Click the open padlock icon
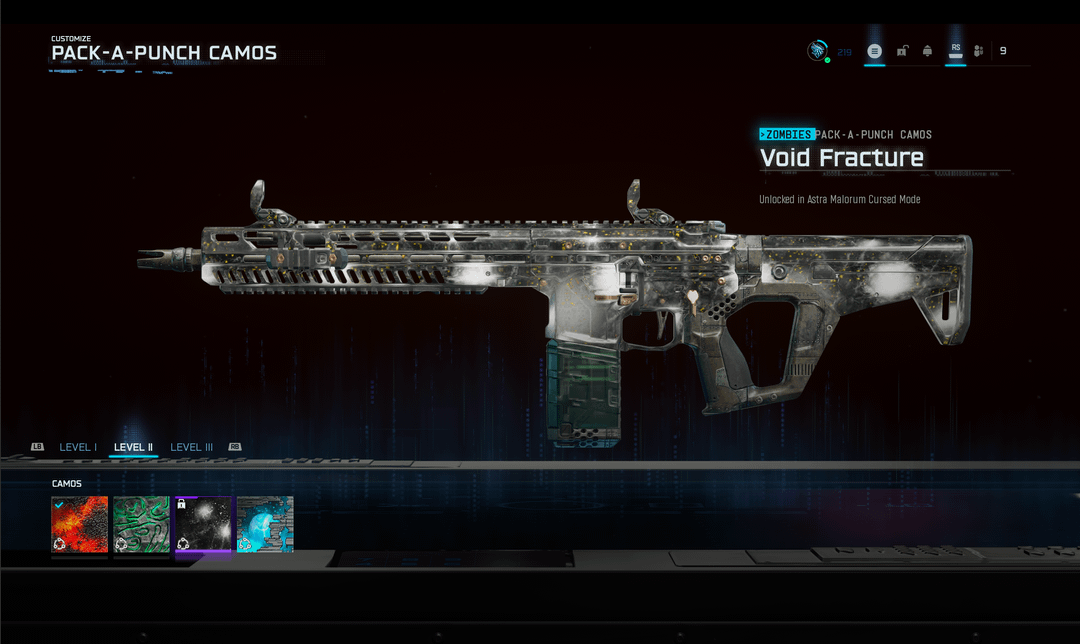1080x644 pixels. point(902,51)
